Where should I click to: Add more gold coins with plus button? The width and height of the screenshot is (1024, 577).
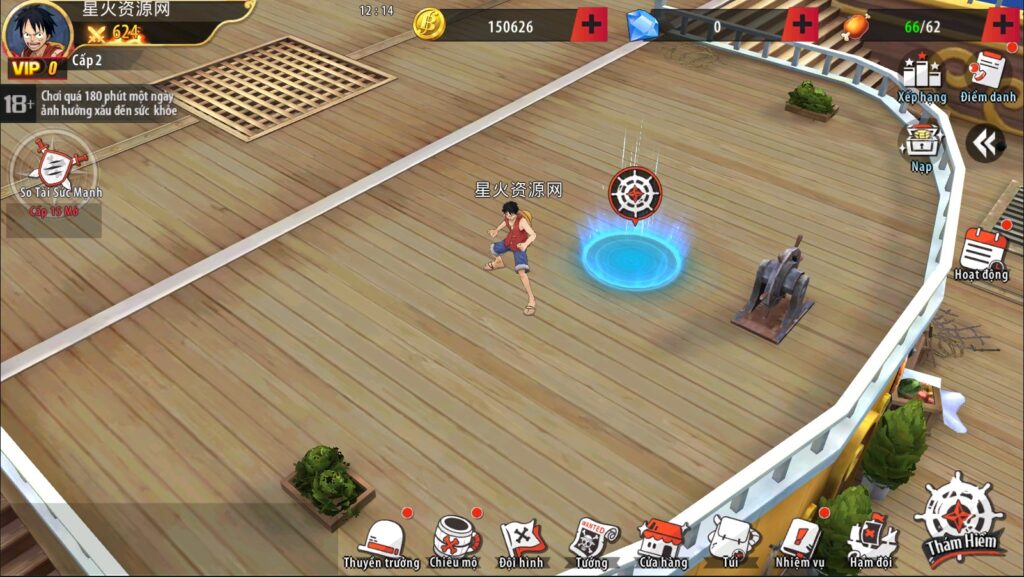click(x=591, y=24)
